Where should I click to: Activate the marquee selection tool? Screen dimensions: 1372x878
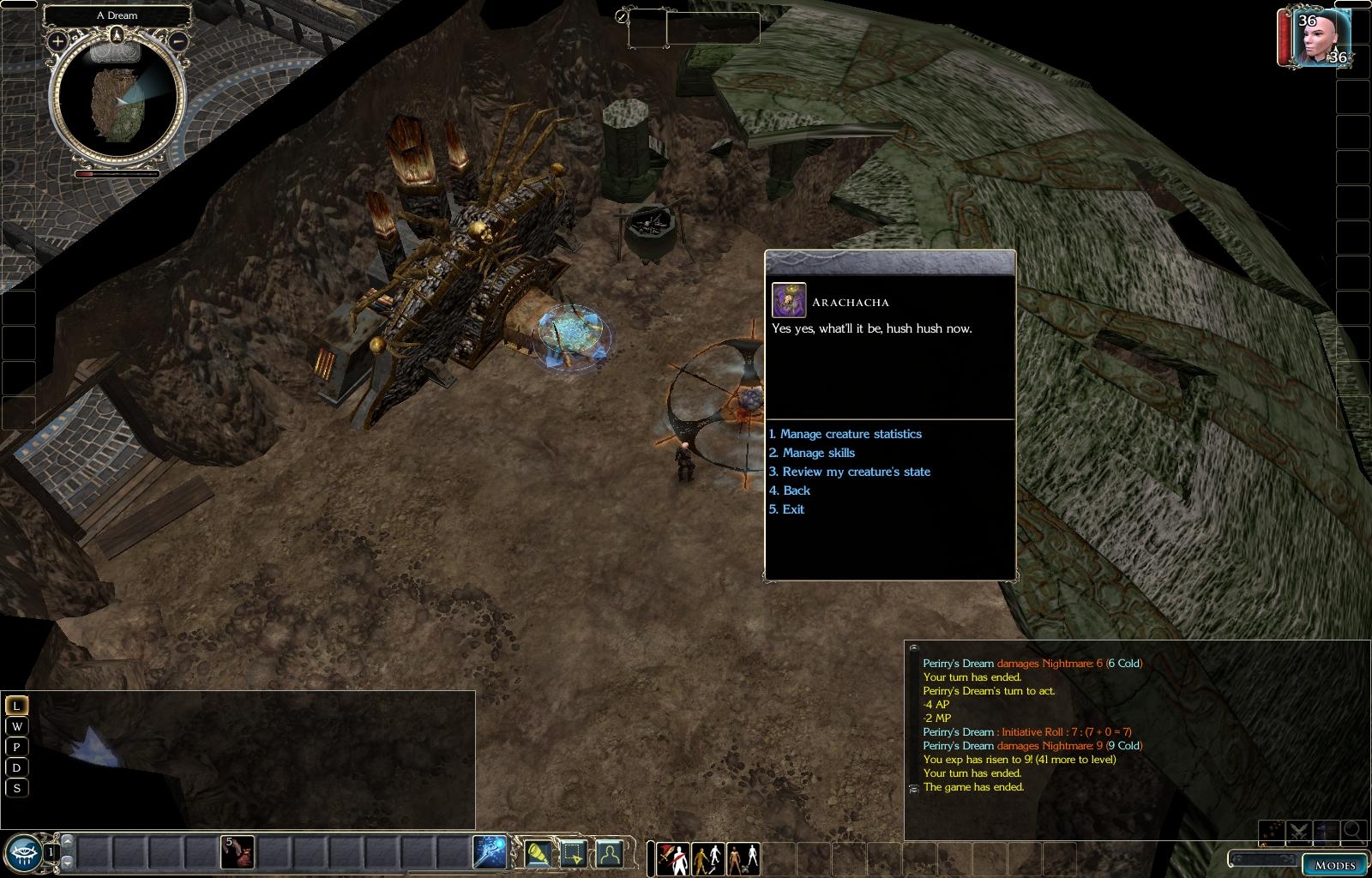574,854
